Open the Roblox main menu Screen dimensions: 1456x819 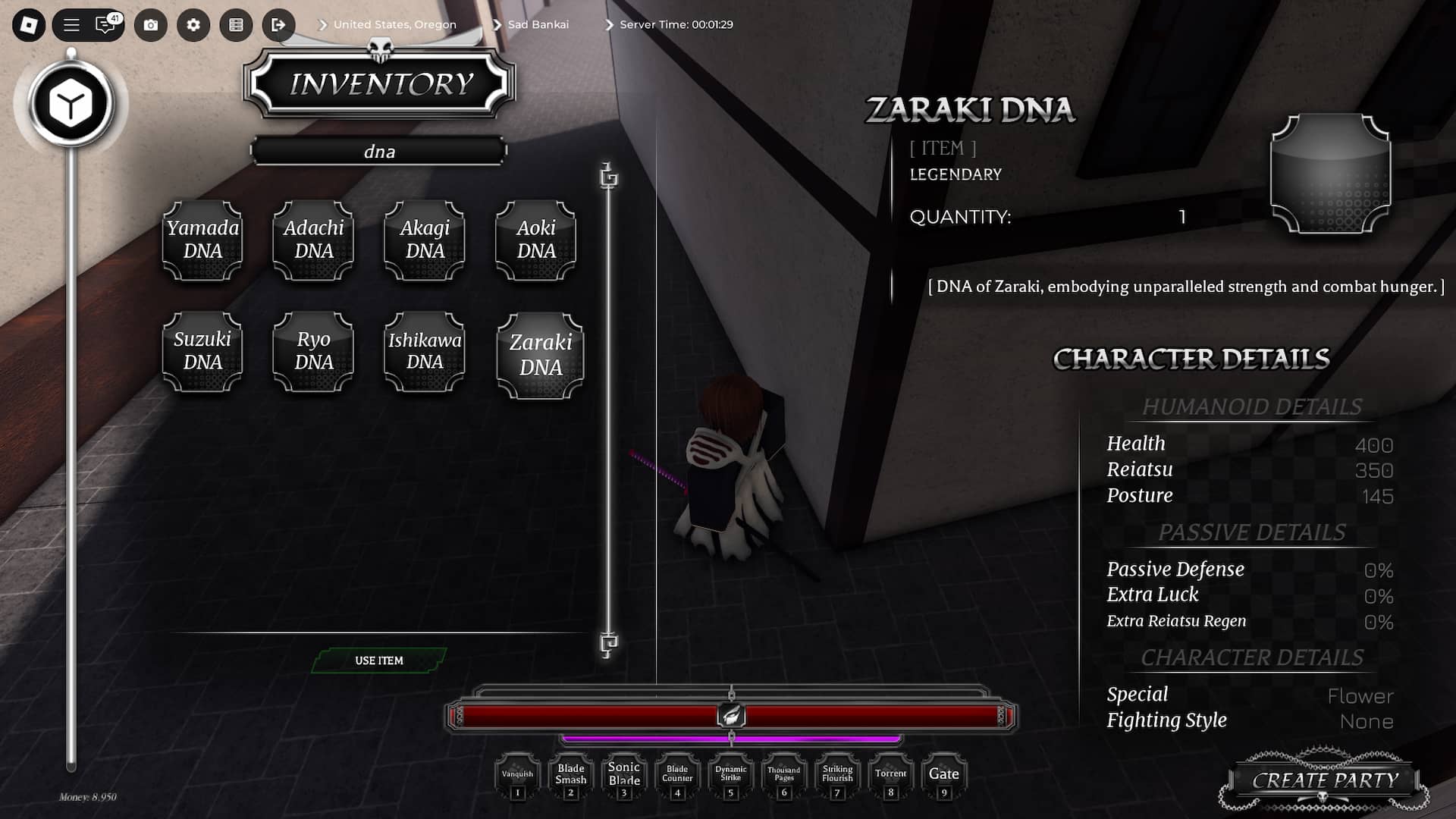click(x=71, y=25)
